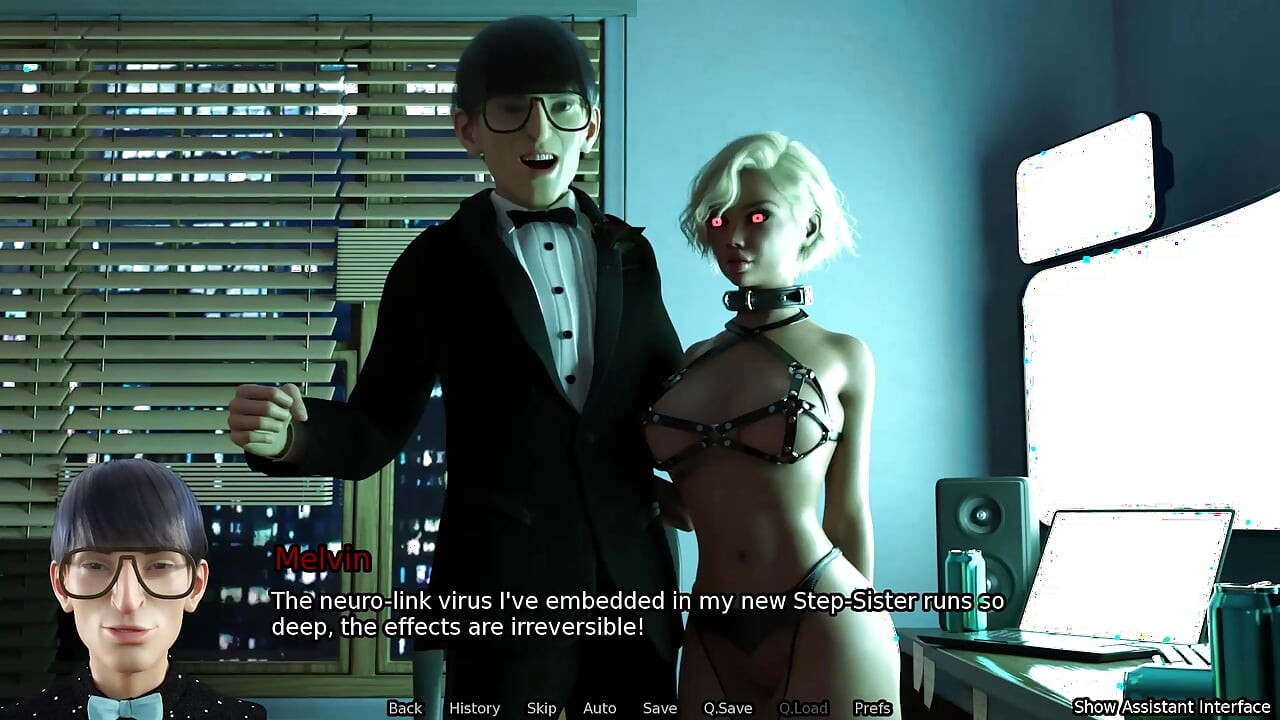Open the Prefs preferences screen
This screenshot has height=720, width=1280.
pyautogui.click(x=873, y=708)
